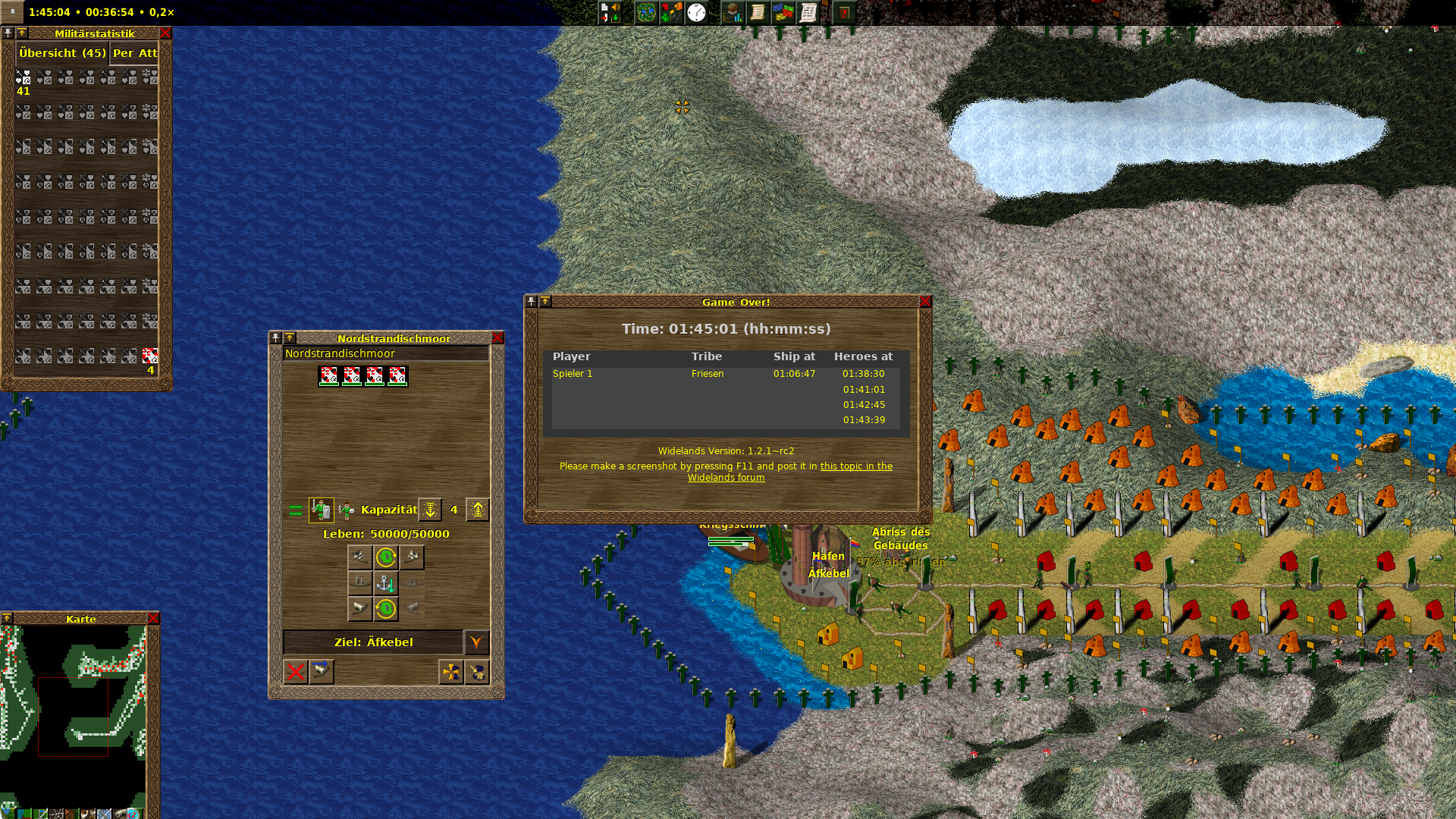Viewport: 1456px width, 819px height.
Task: Close the Karte minimap window
Action: pos(153,619)
